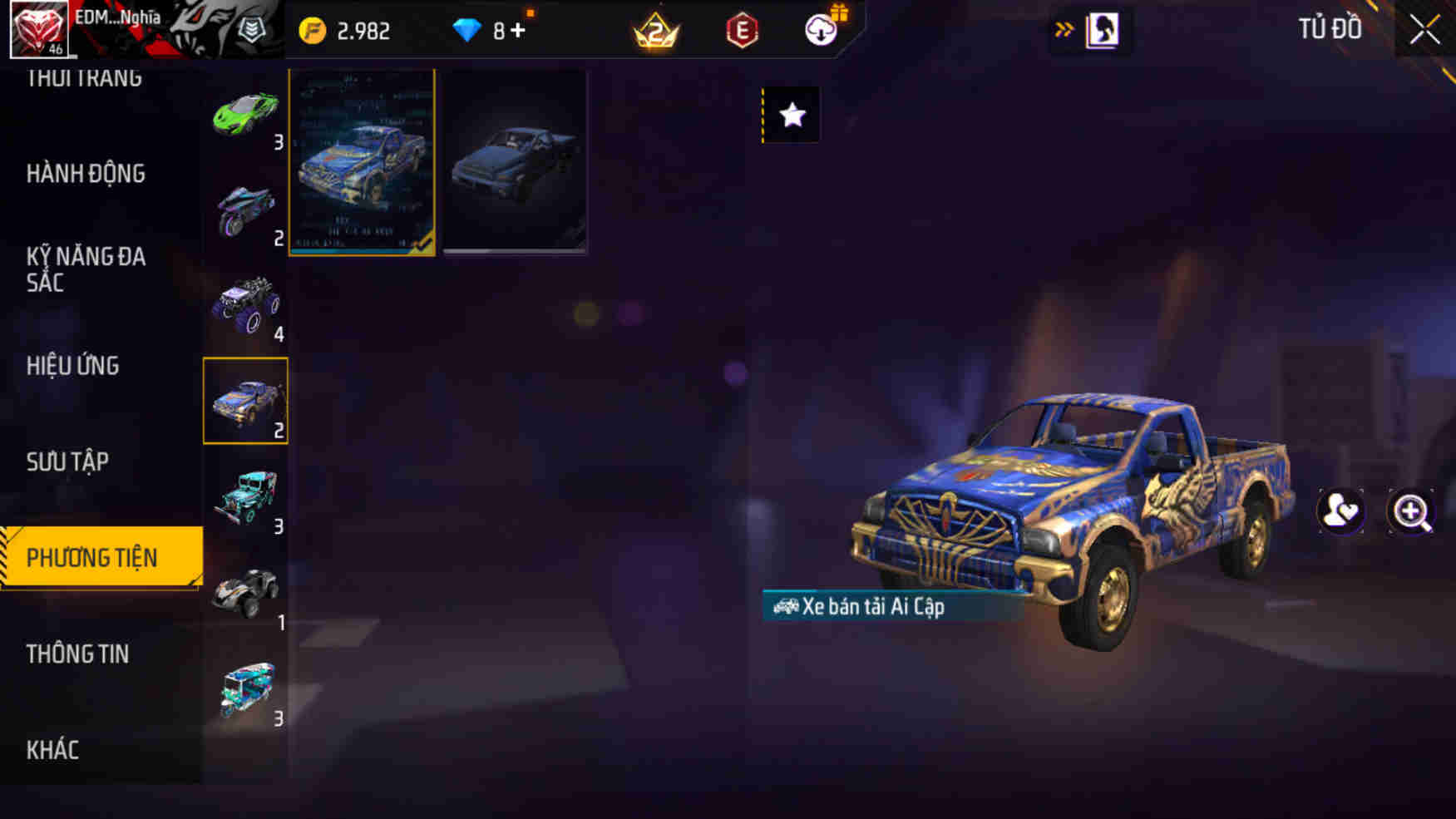Open the blue diamond balance icon
The image size is (1456, 819).
tap(471, 27)
